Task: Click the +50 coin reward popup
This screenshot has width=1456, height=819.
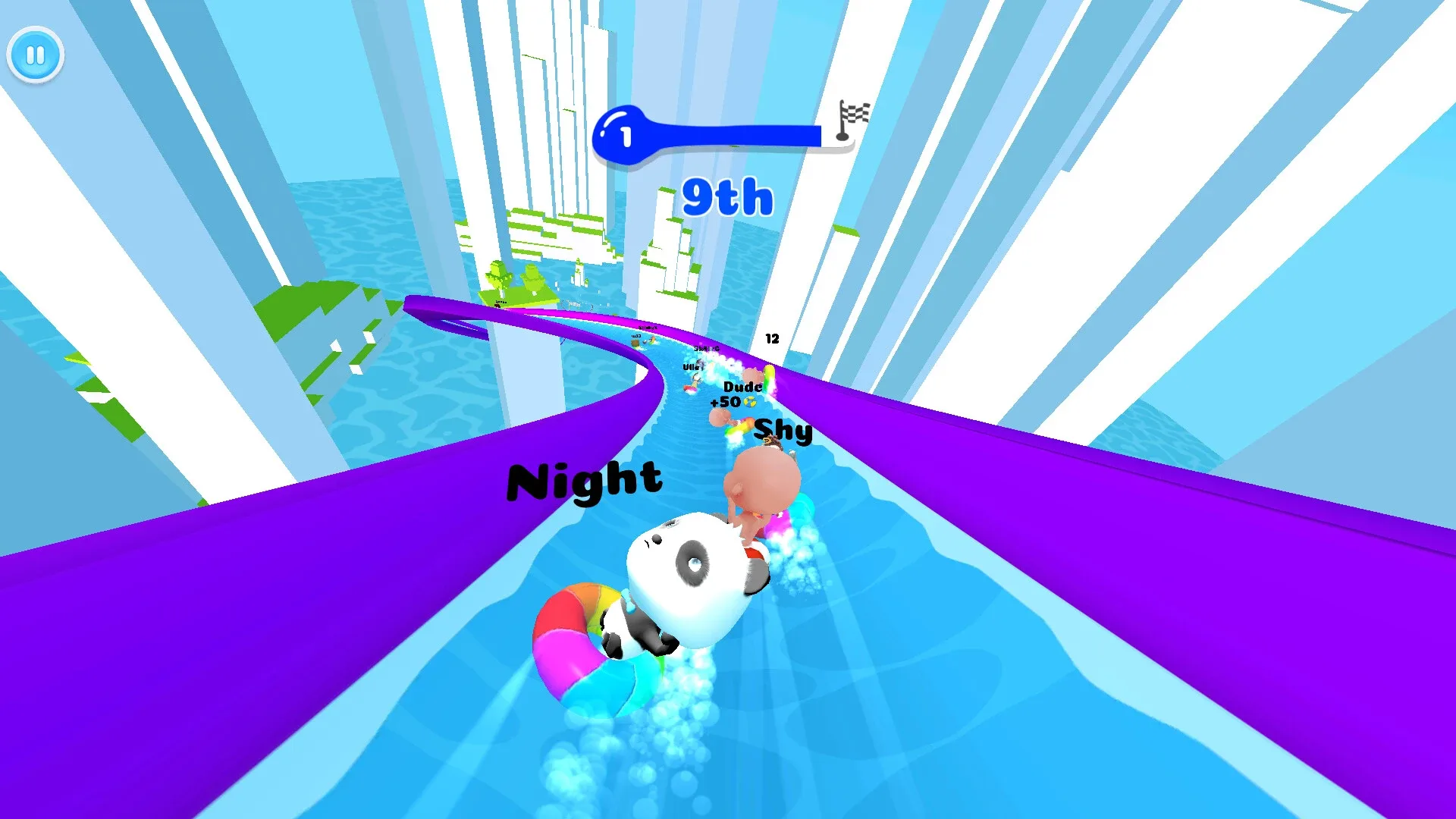Action: [726, 403]
